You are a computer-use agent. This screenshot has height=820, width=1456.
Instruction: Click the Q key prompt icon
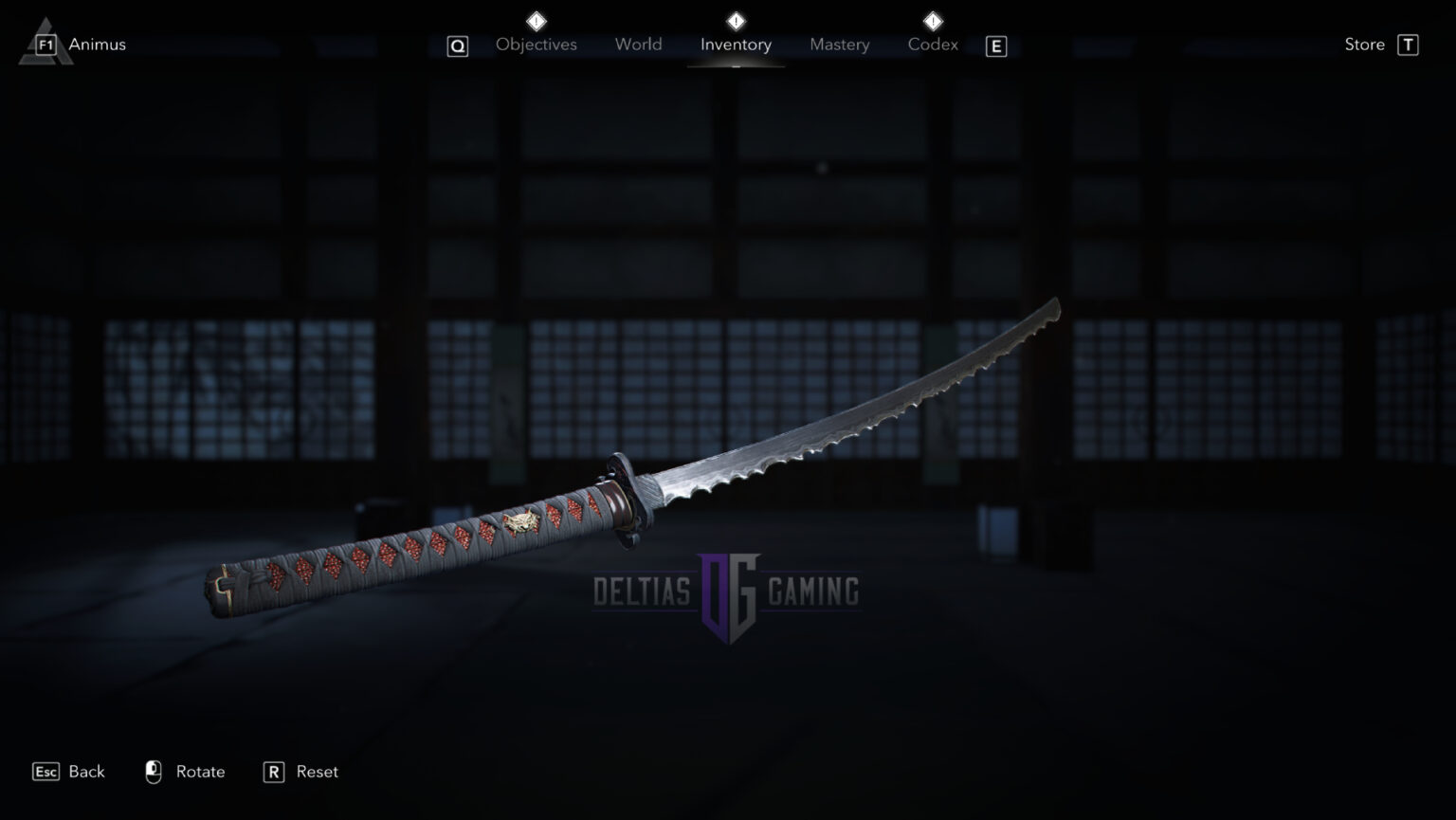click(457, 45)
